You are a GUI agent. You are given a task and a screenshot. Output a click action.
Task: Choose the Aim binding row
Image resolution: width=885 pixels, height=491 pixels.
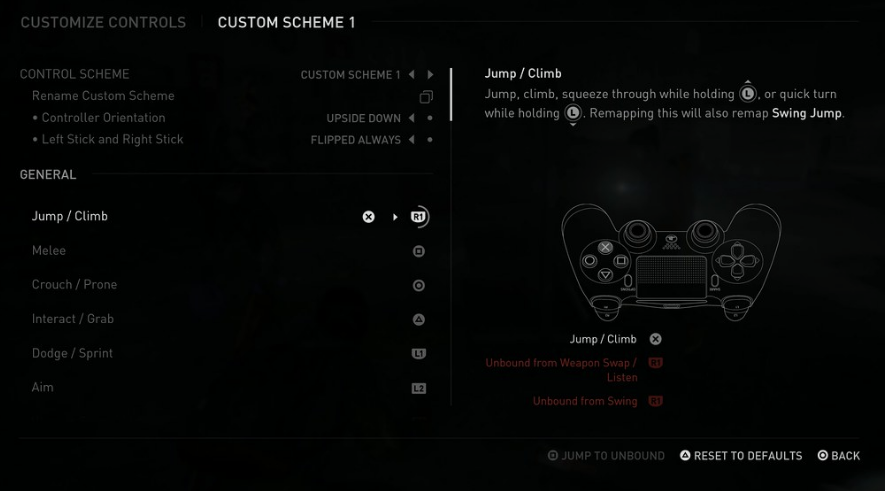43,387
